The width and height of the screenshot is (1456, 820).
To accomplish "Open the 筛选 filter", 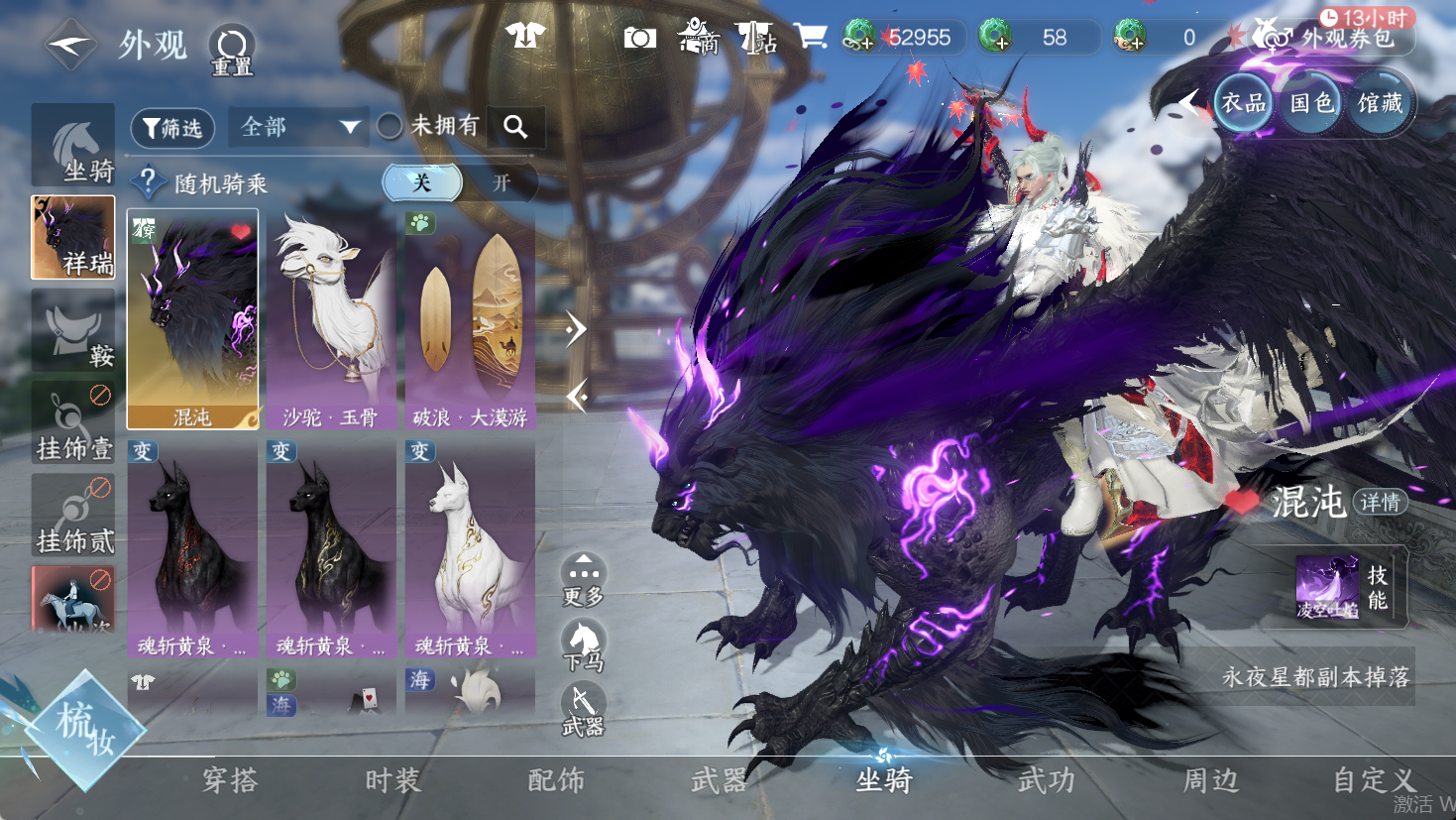I will [172, 128].
